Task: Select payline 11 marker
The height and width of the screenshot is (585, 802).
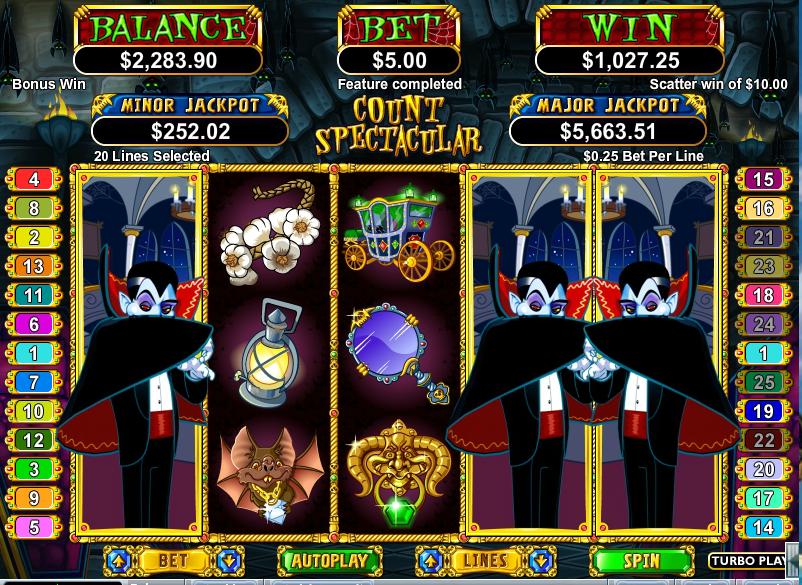Action: (x=35, y=296)
